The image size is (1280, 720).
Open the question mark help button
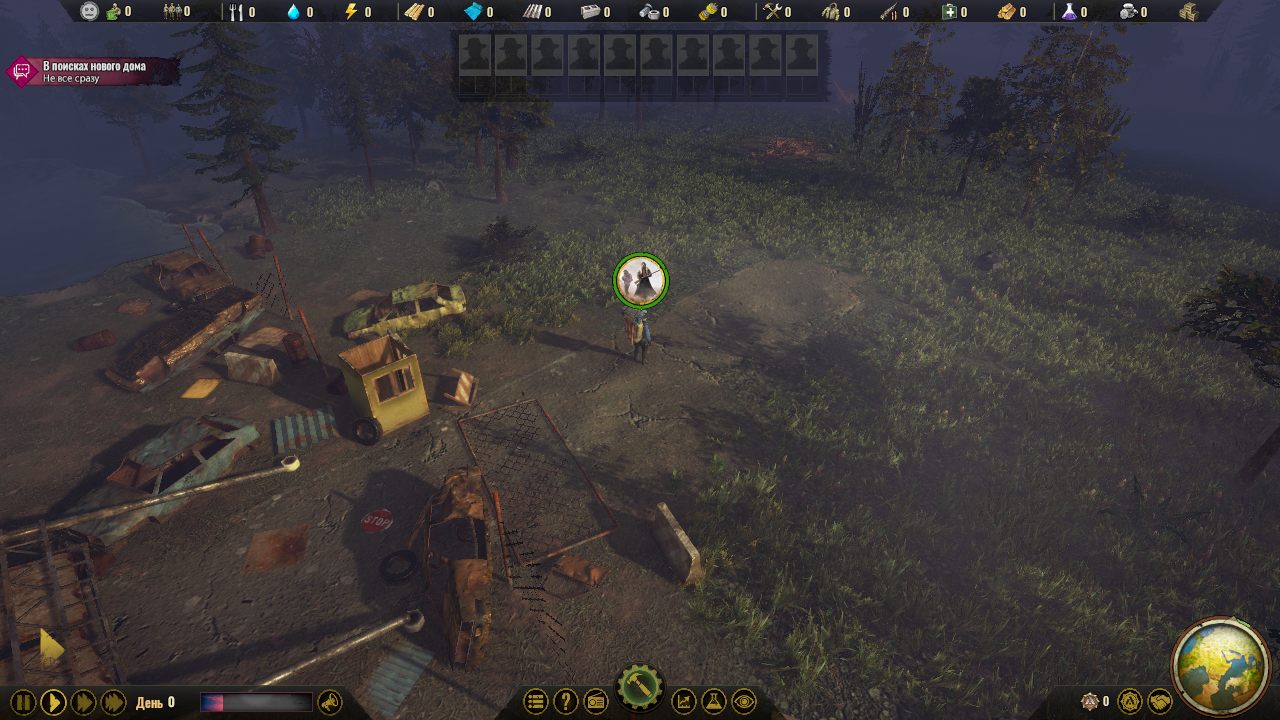point(565,702)
